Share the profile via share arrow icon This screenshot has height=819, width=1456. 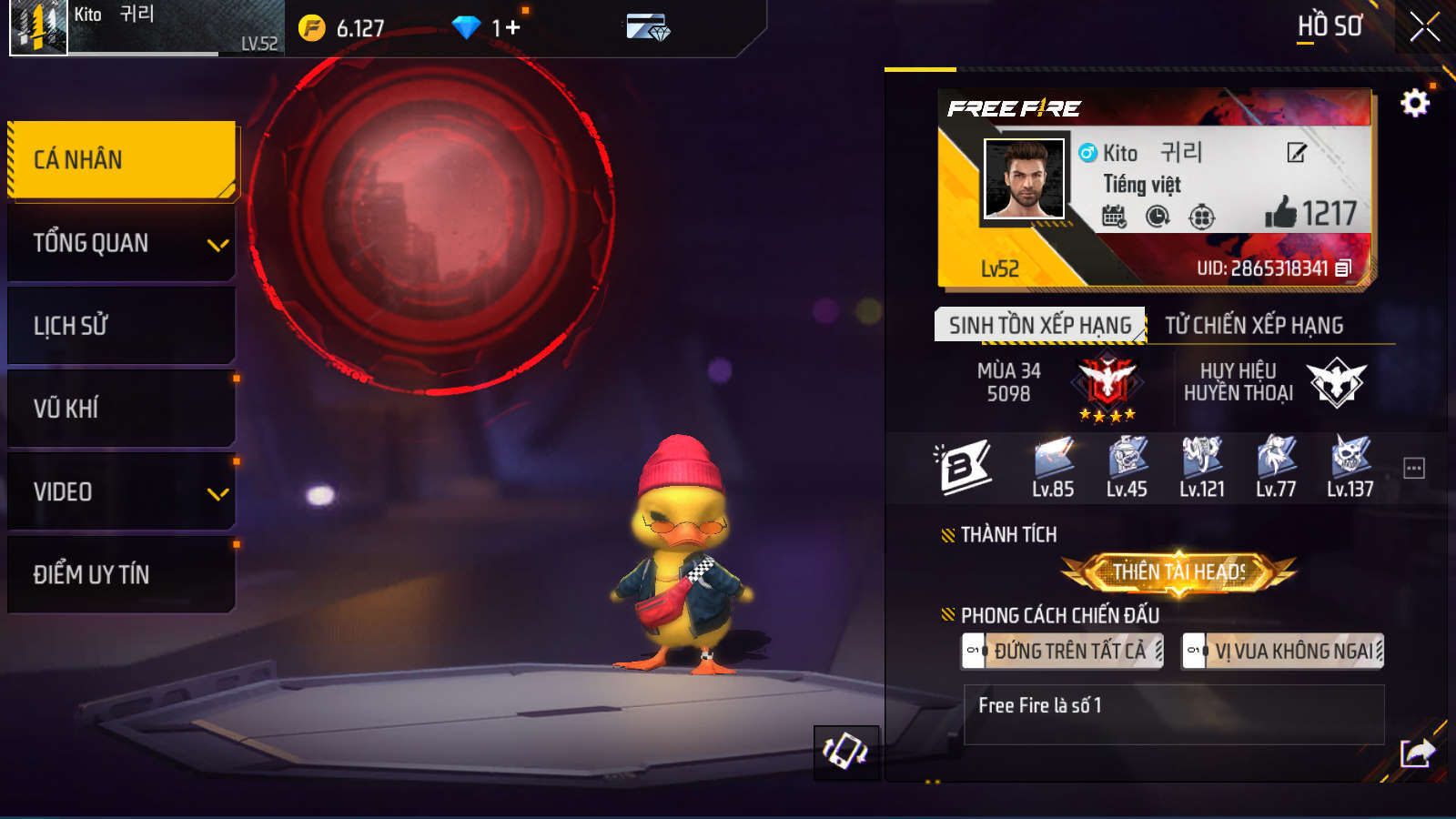(x=1417, y=753)
